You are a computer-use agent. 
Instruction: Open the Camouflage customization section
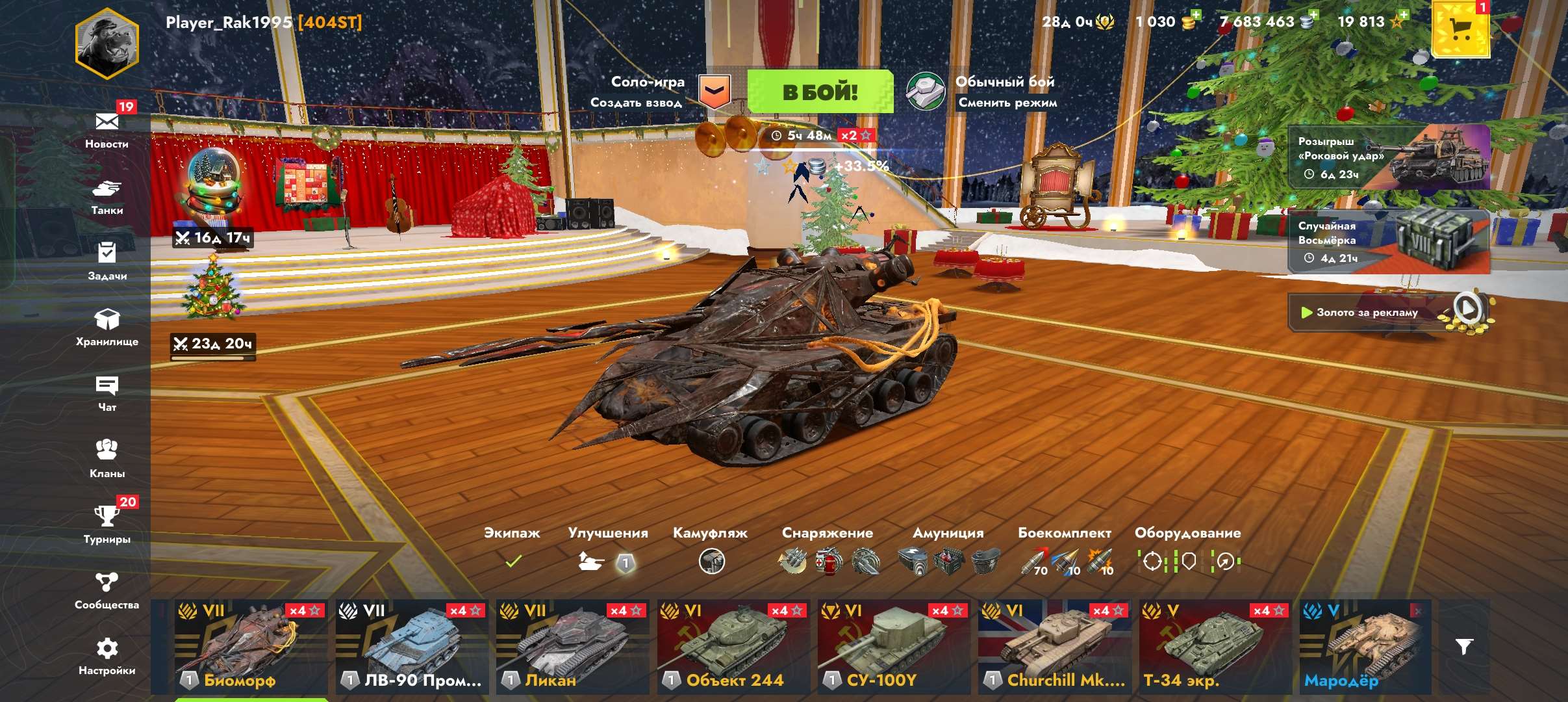[x=713, y=560]
